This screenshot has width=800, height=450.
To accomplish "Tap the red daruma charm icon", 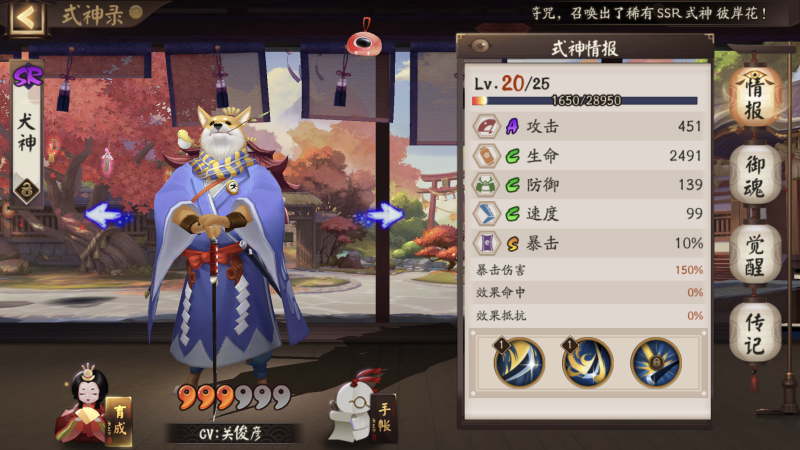I will coord(359,43).
